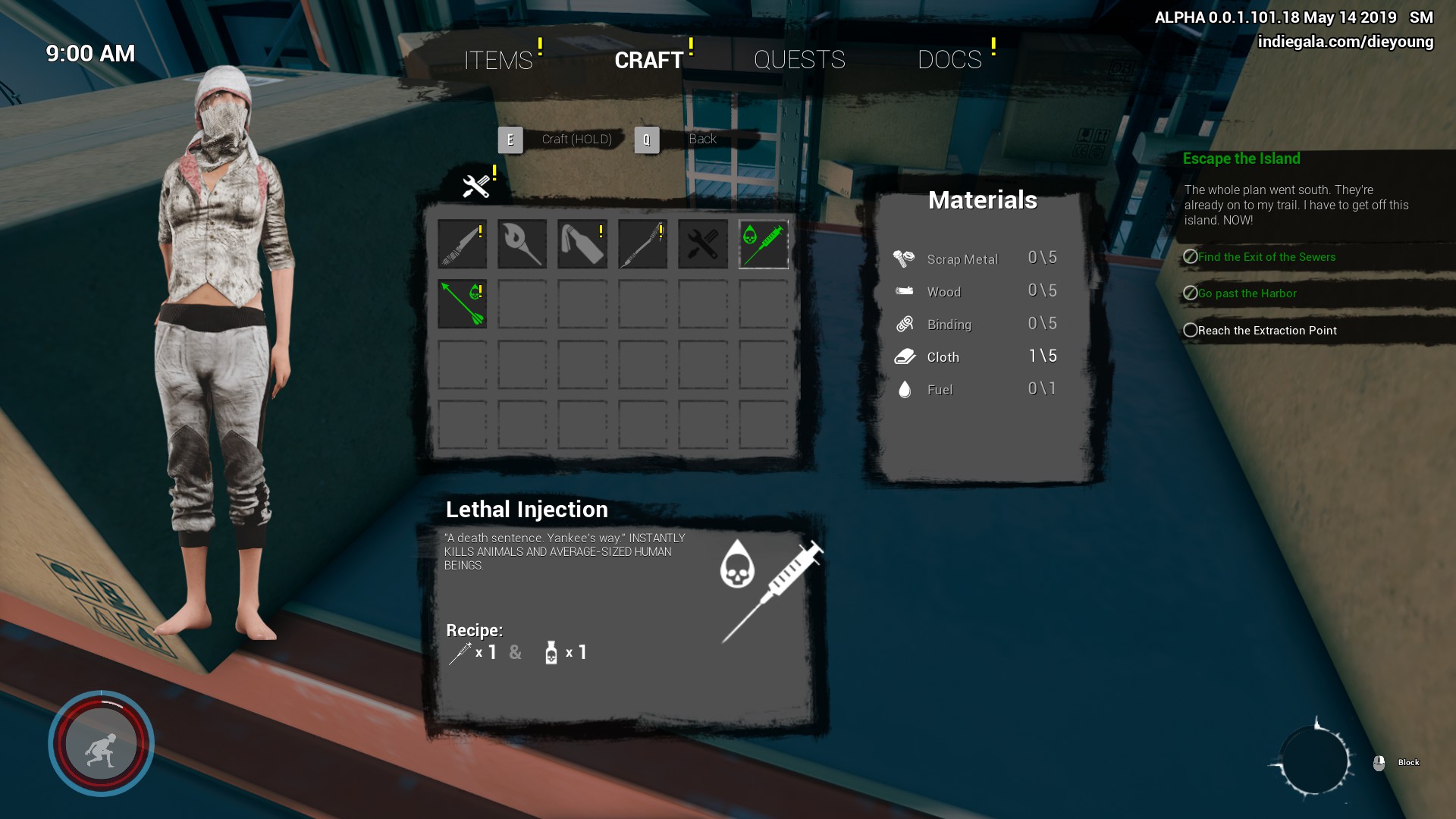Select the wrapped spear recipe slot
The height and width of the screenshot is (819, 1456).
click(x=642, y=244)
